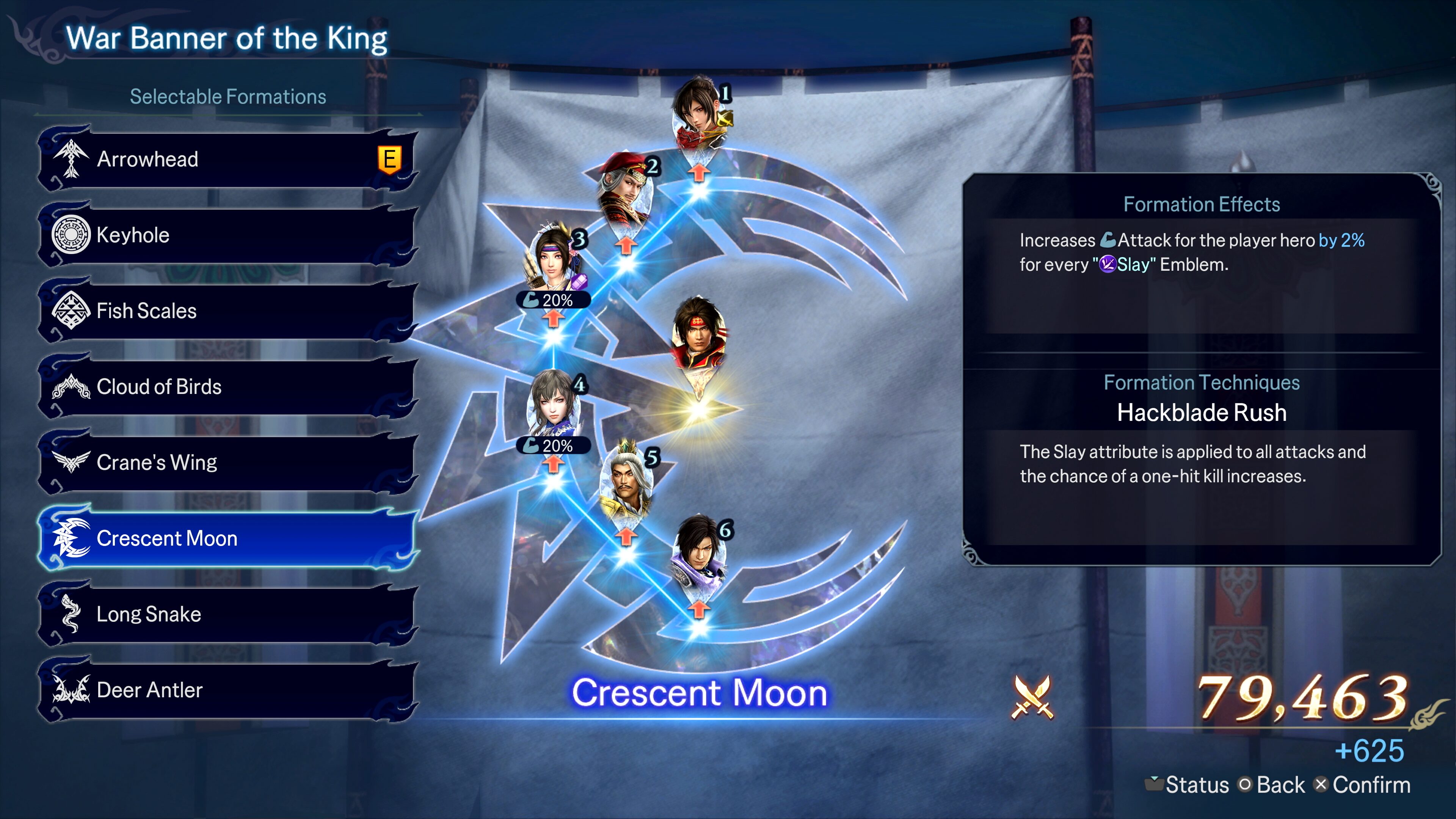
Task: Choose the Keyhole formation
Action: 226,235
